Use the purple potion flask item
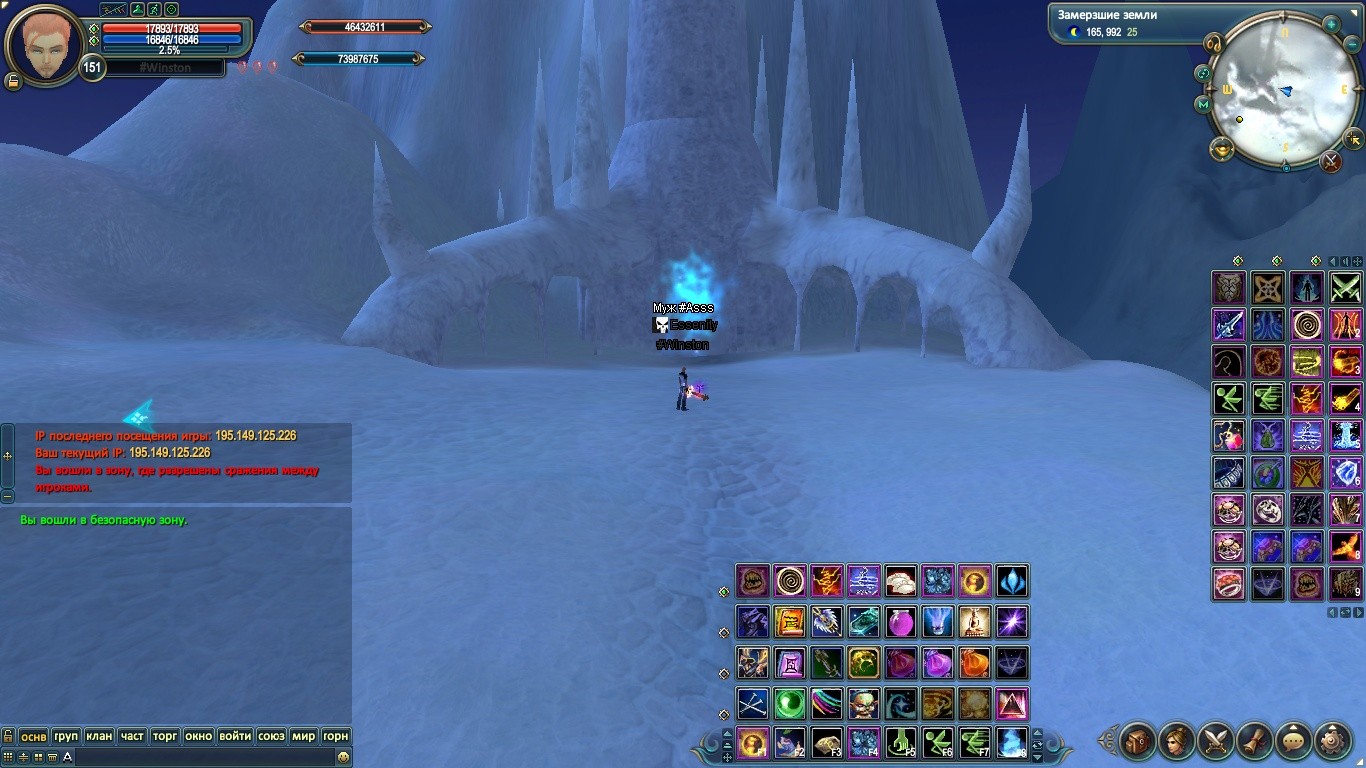This screenshot has width=1366, height=768. point(901,622)
